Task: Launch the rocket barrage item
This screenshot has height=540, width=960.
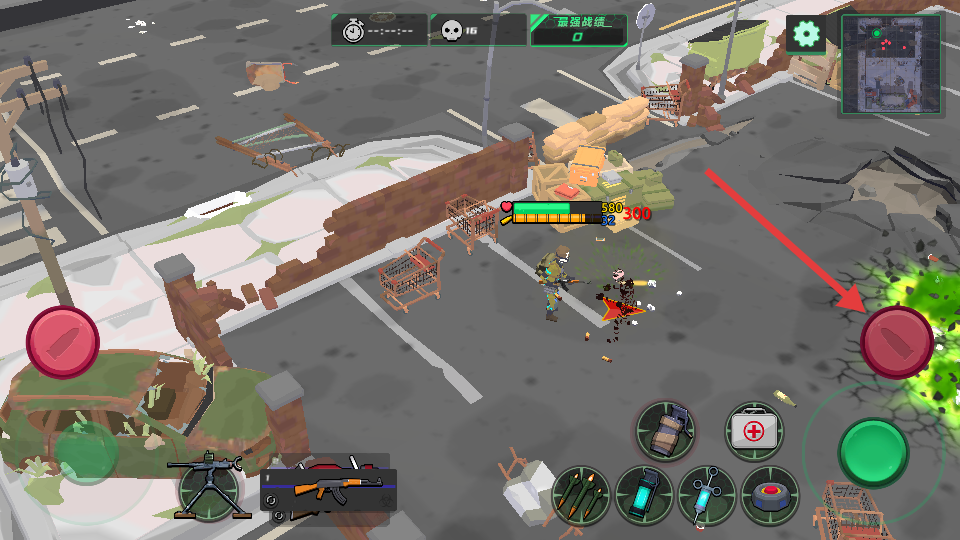Action: coord(582,495)
